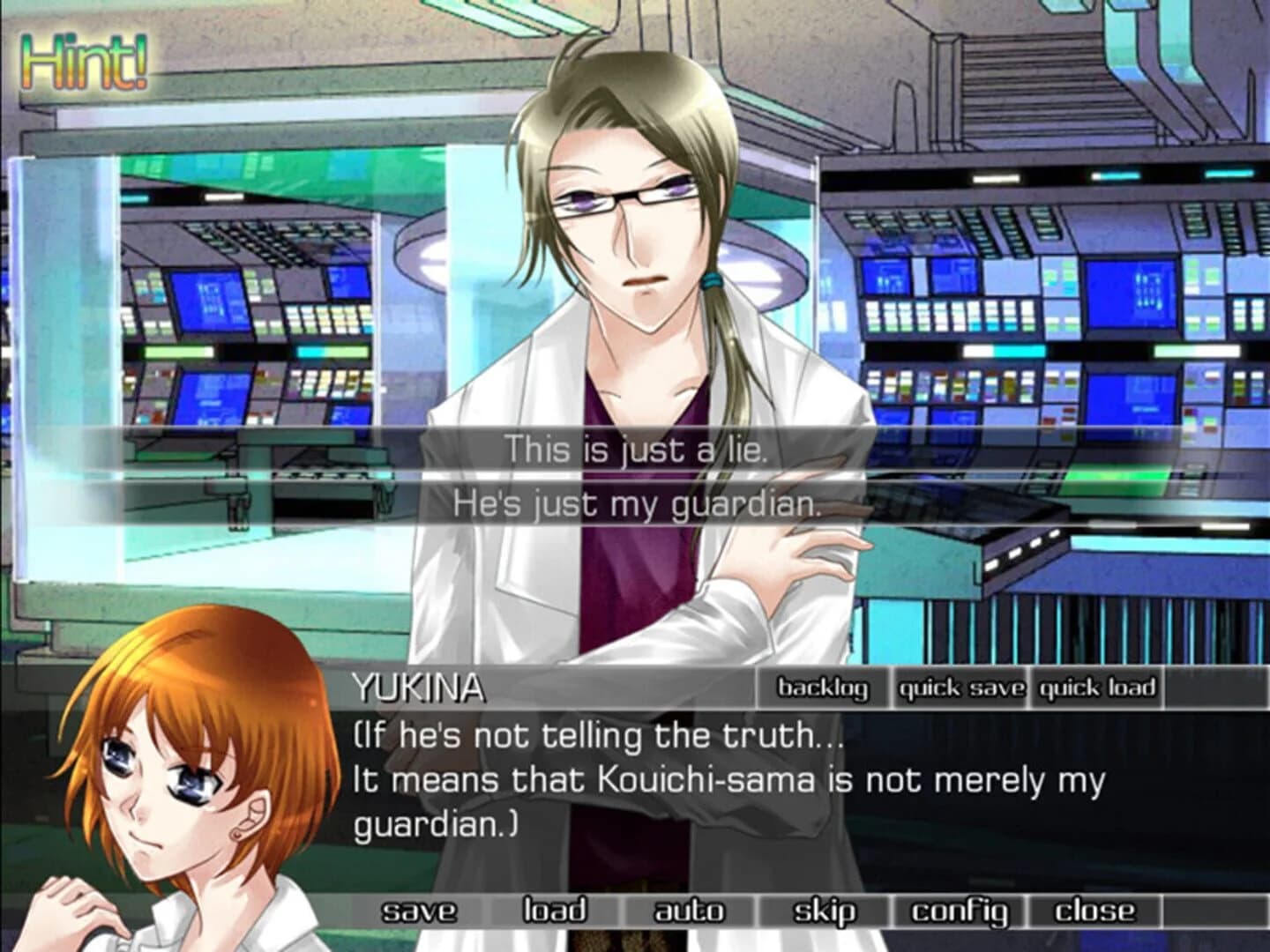1270x952 pixels.
Task: Click Yukina's thought text to advance dialogue
Action: [617, 780]
